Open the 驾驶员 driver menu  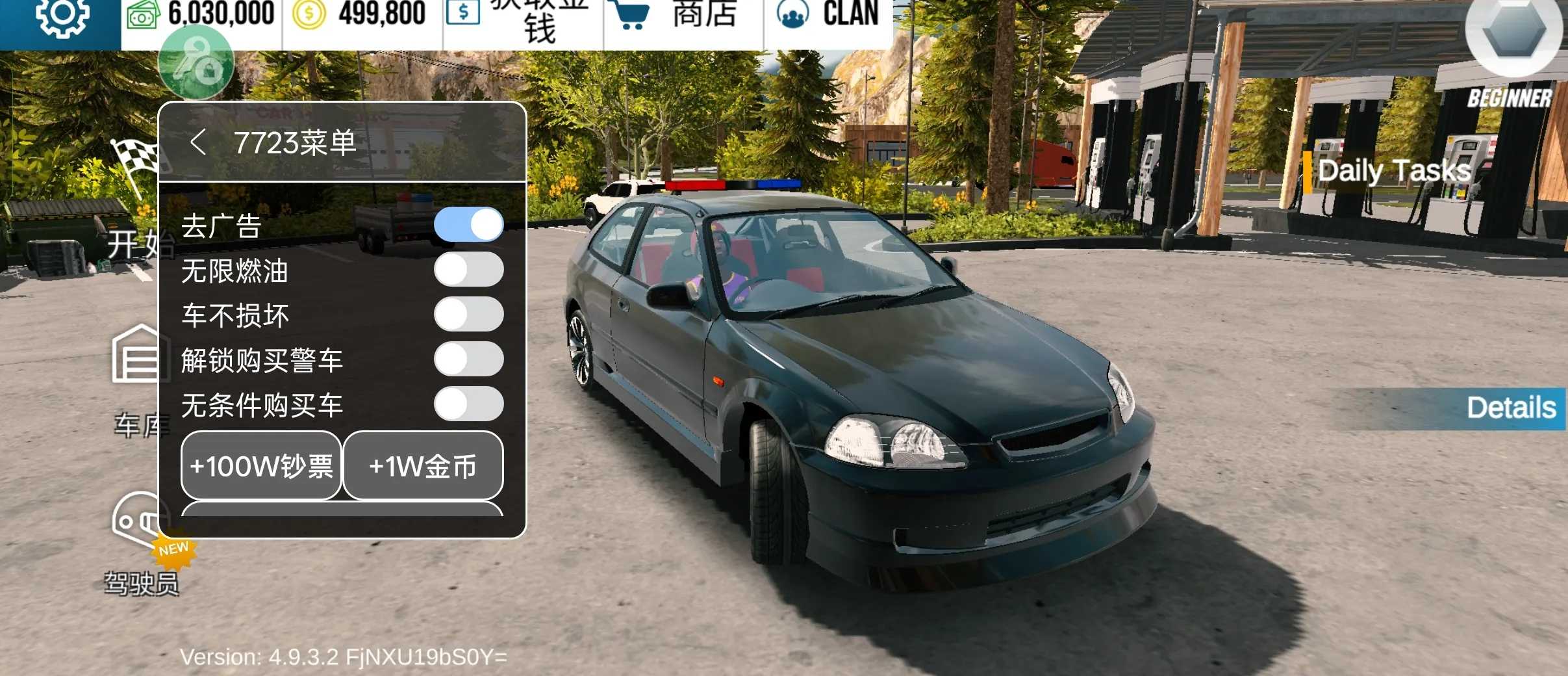141,546
